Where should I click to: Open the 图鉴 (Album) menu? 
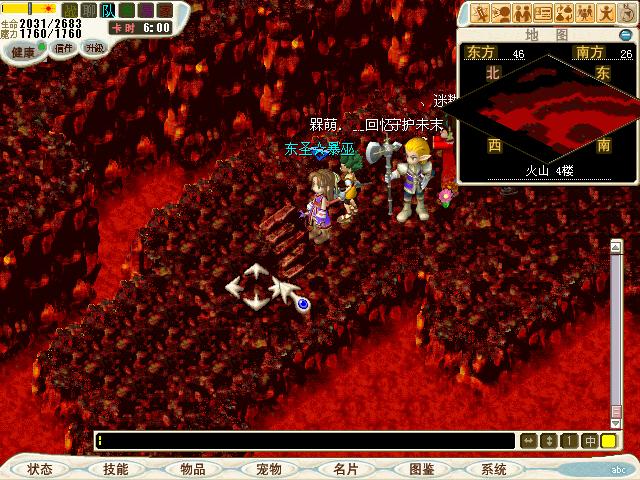(x=421, y=469)
